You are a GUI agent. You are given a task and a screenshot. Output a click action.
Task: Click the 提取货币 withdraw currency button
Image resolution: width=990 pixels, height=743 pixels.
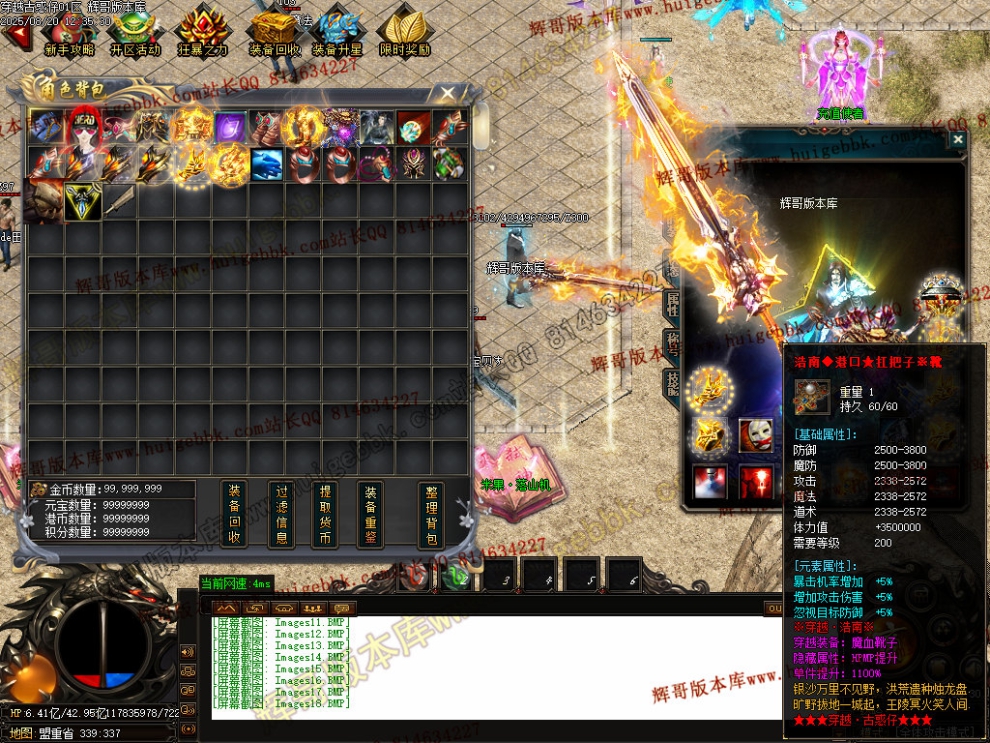point(325,514)
